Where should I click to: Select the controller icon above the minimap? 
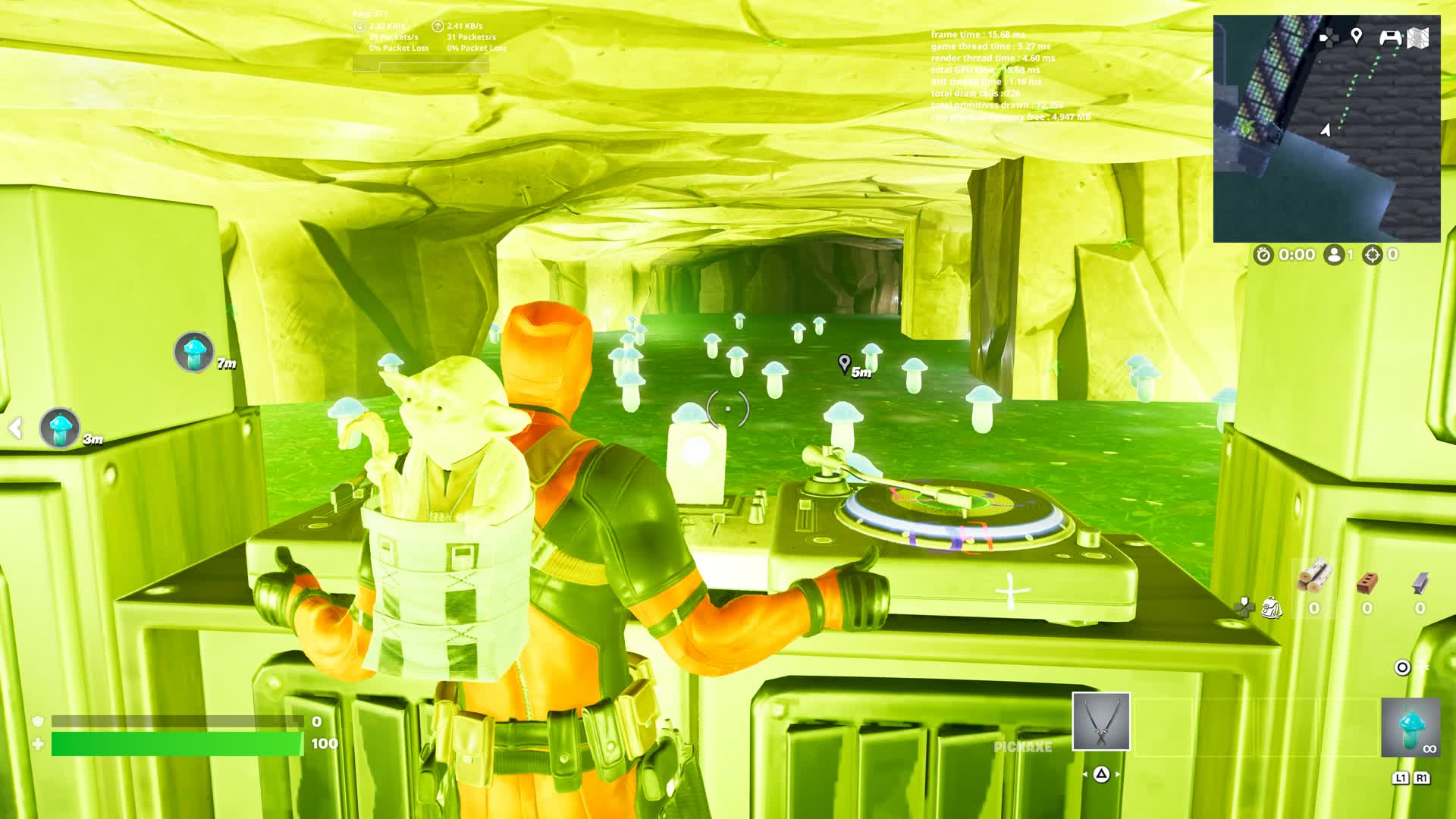point(1390,36)
